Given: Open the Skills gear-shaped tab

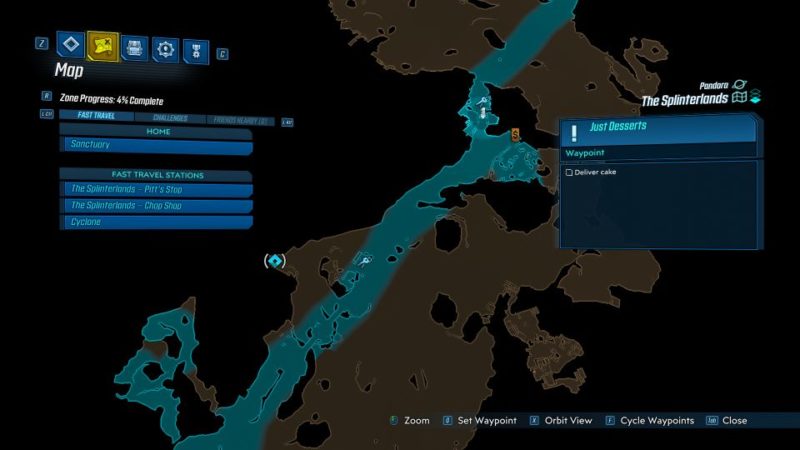Looking at the screenshot, I should [x=166, y=47].
